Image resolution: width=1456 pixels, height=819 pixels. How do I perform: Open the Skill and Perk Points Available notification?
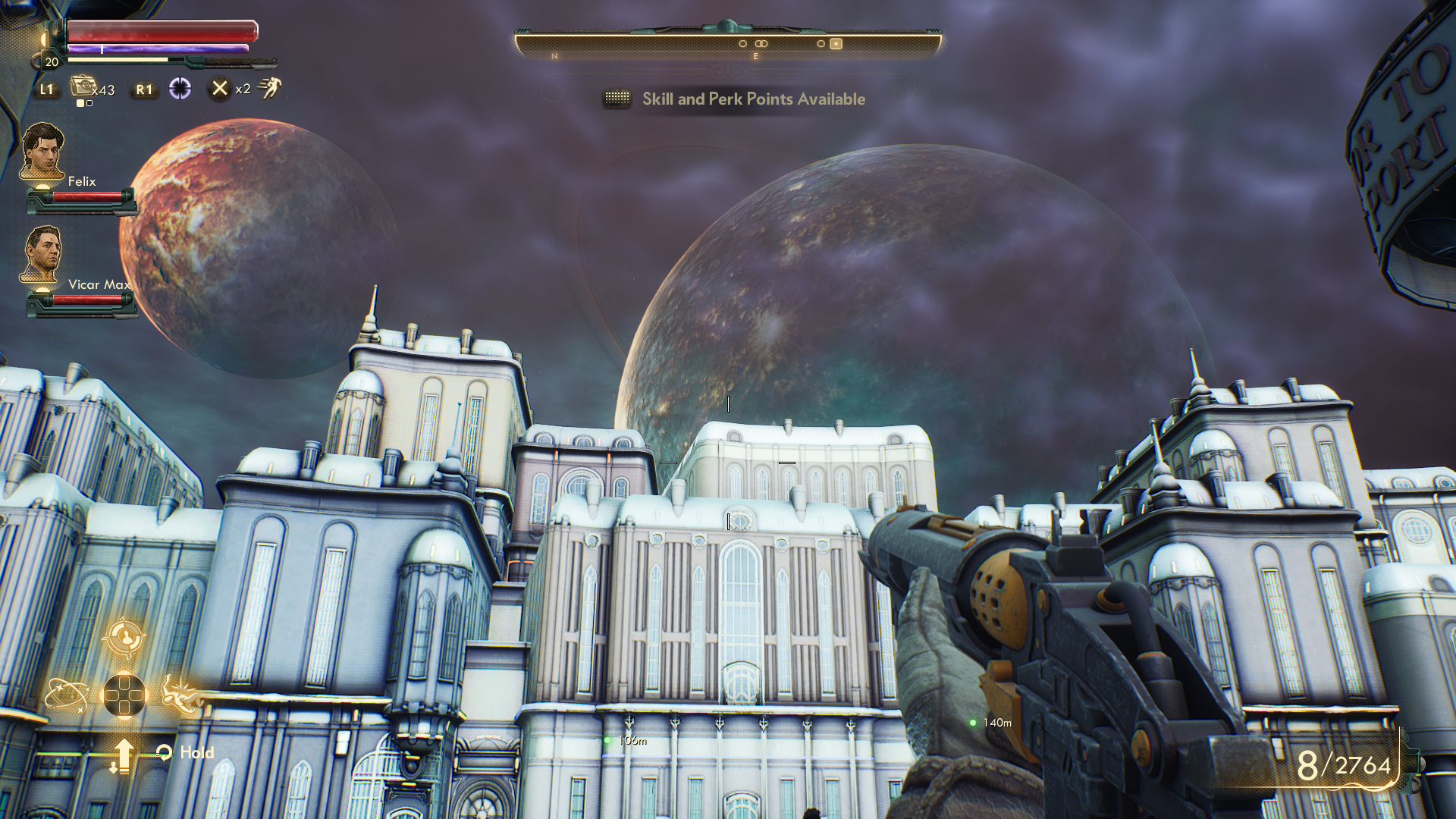coord(753,99)
